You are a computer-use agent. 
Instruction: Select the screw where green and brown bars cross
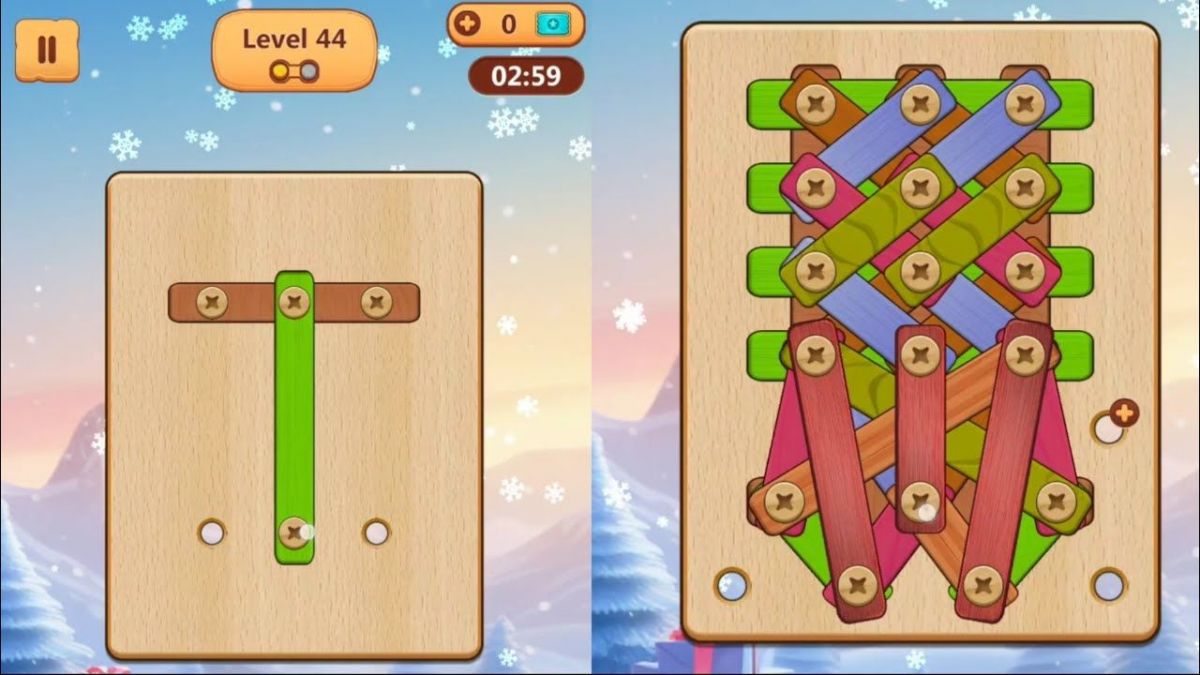pyautogui.click(x=293, y=301)
